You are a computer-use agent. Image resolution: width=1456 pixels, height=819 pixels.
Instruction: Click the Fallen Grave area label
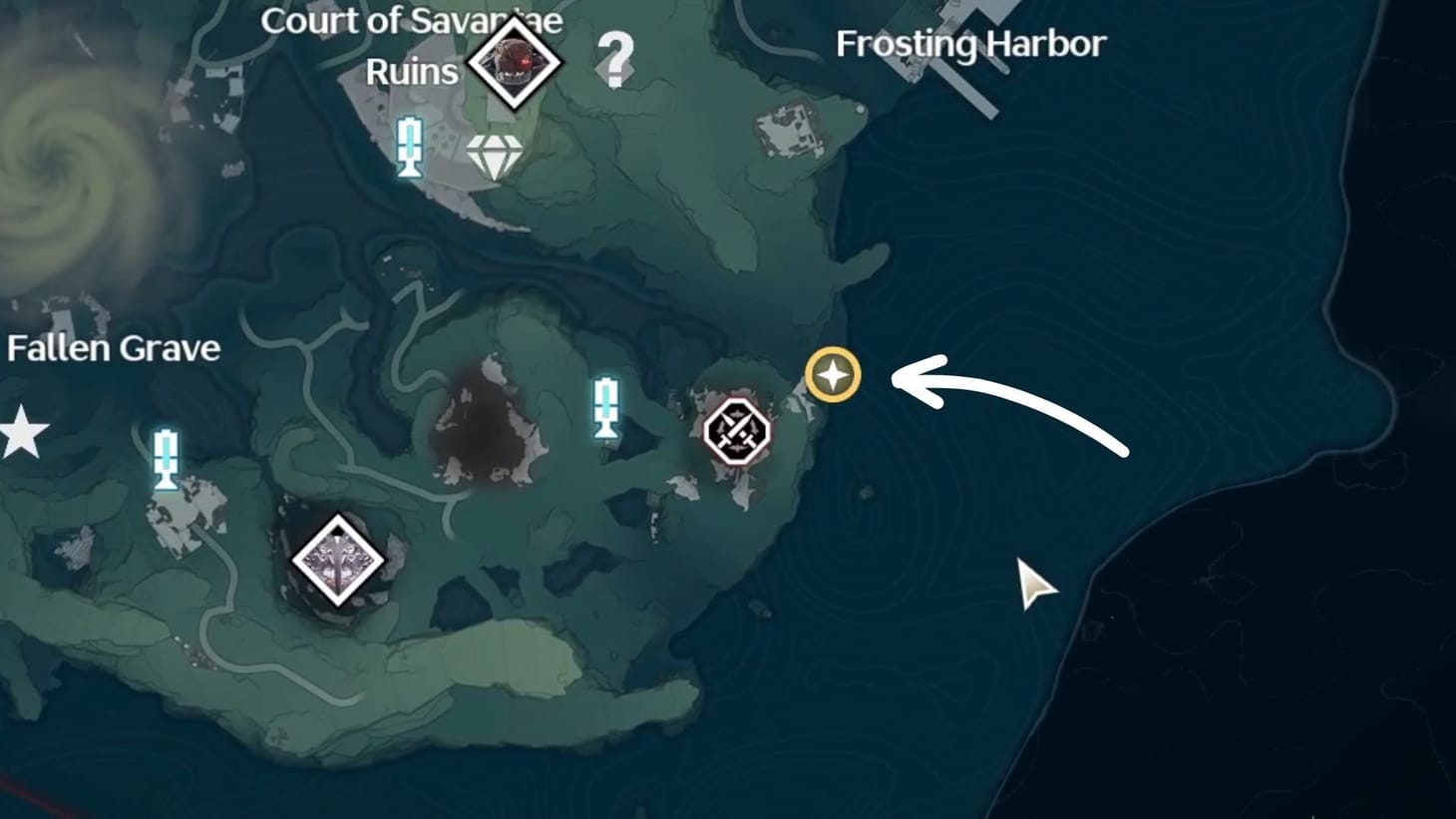pyautogui.click(x=114, y=349)
